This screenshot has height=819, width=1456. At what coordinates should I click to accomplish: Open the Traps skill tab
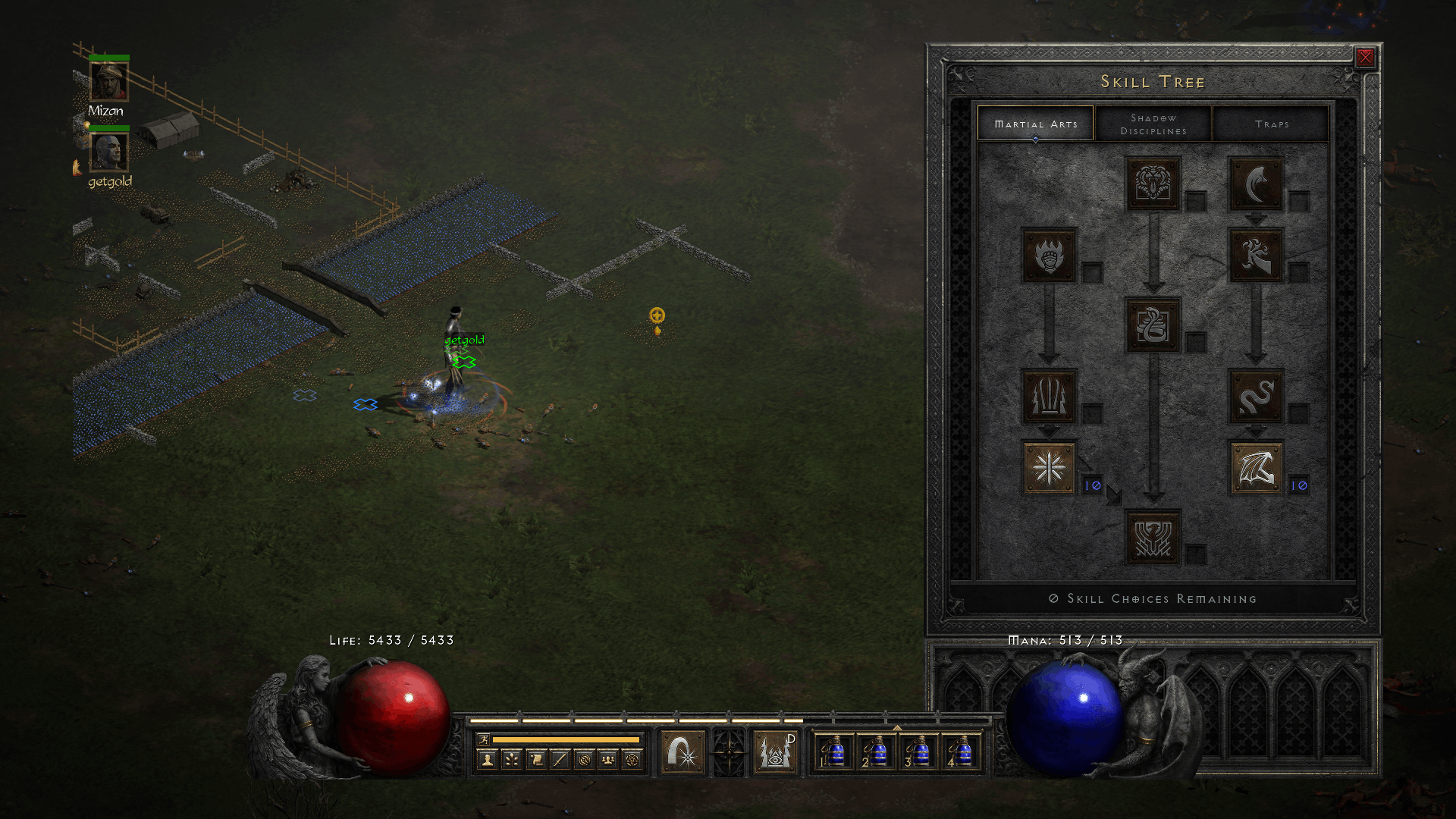coord(1271,124)
